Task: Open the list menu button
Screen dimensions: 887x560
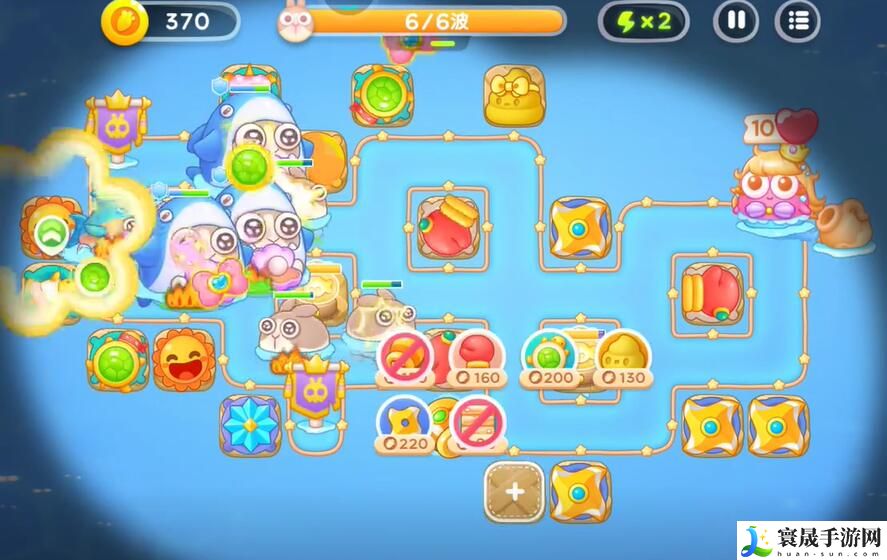Action: pyautogui.click(x=797, y=21)
